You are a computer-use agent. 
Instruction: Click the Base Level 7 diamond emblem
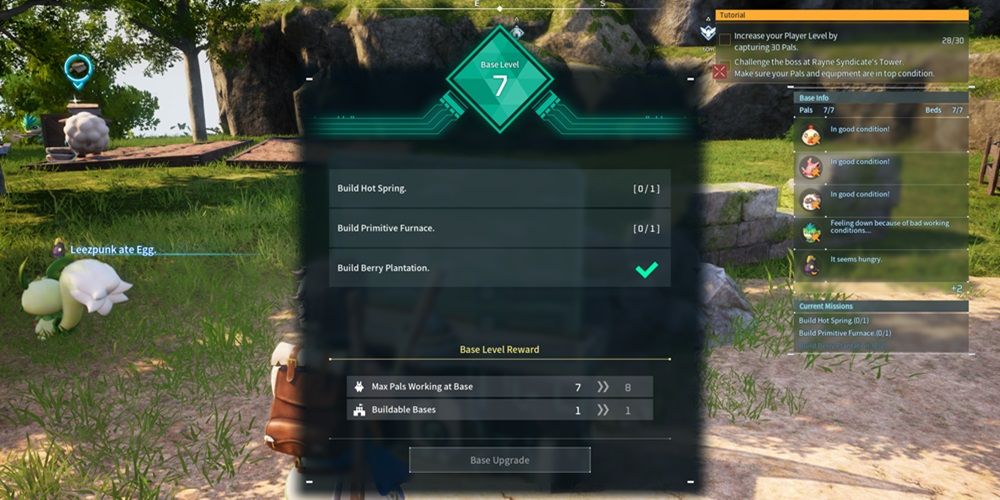[499, 80]
